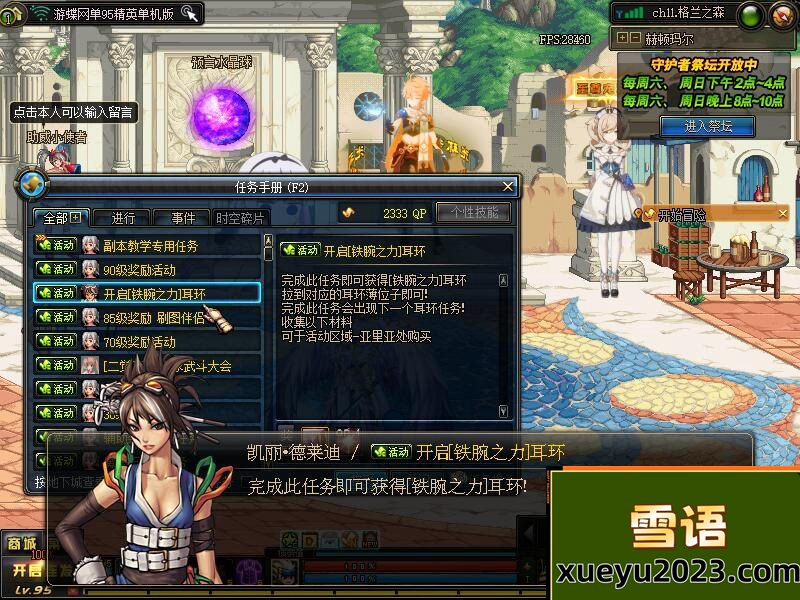Show the 时空碎片 tab
Viewport: 800px width, 600px height.
(240, 218)
